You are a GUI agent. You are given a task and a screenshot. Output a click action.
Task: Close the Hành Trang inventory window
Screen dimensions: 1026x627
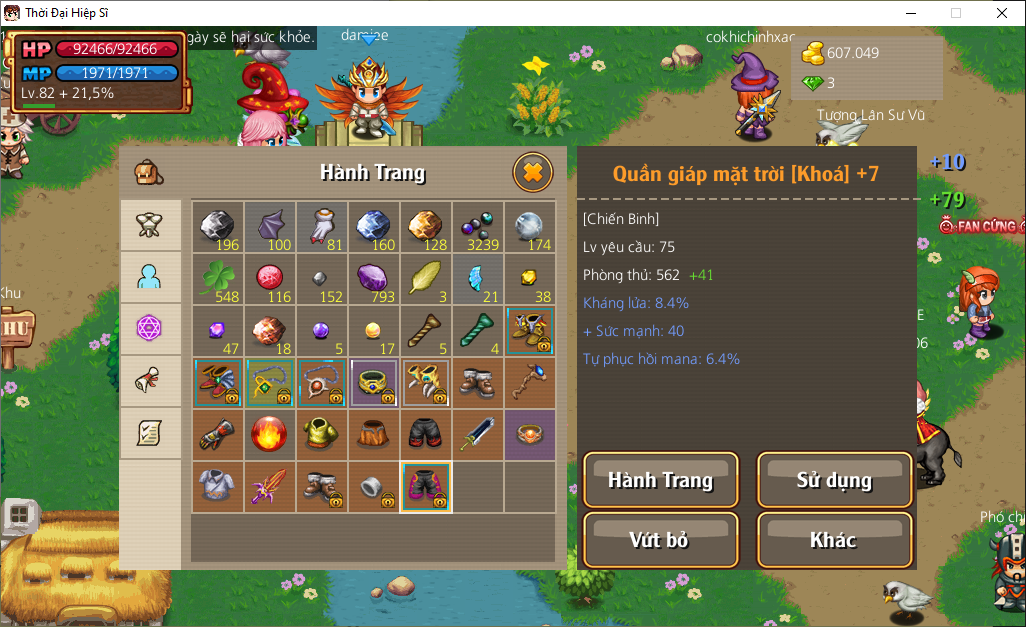click(533, 173)
